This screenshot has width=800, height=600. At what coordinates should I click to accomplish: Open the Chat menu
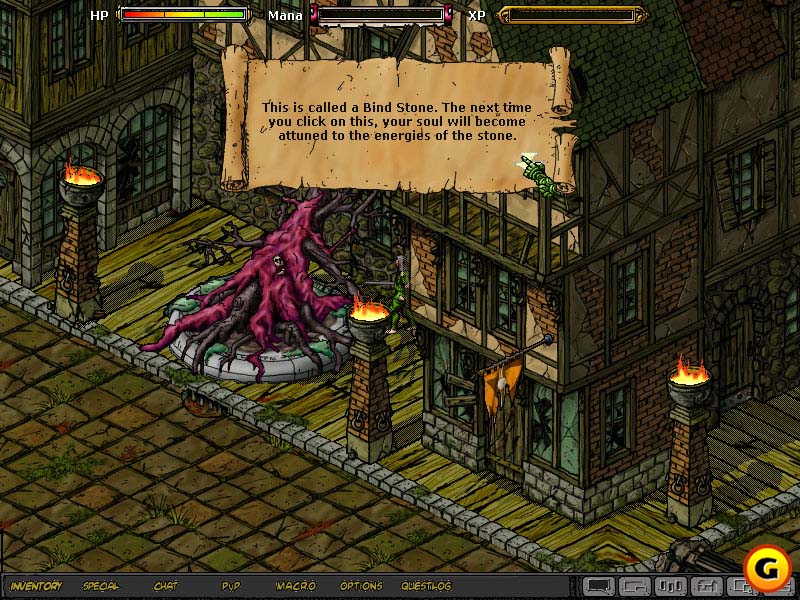(166, 586)
